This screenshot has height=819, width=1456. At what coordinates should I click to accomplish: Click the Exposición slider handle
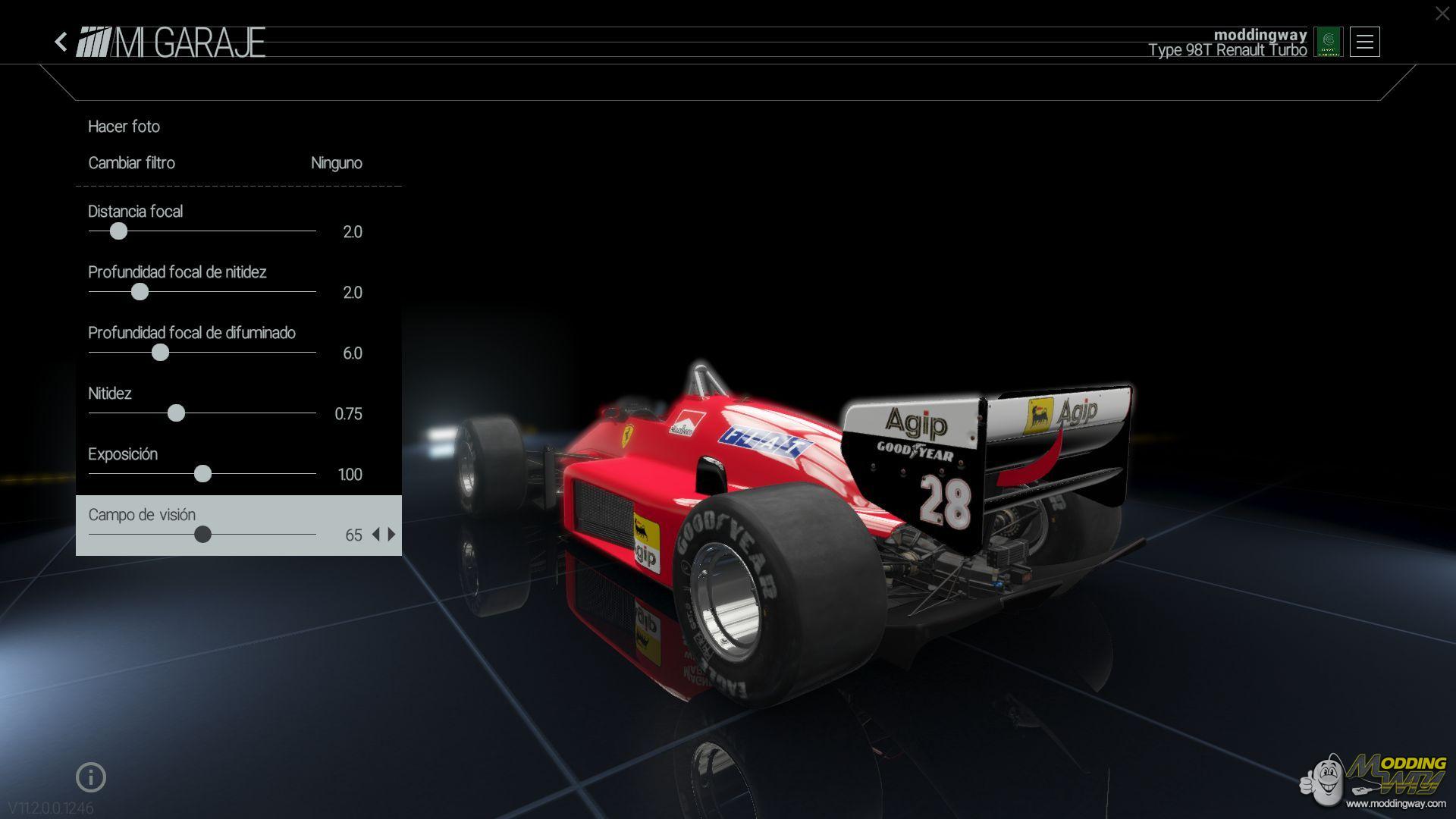[202, 474]
